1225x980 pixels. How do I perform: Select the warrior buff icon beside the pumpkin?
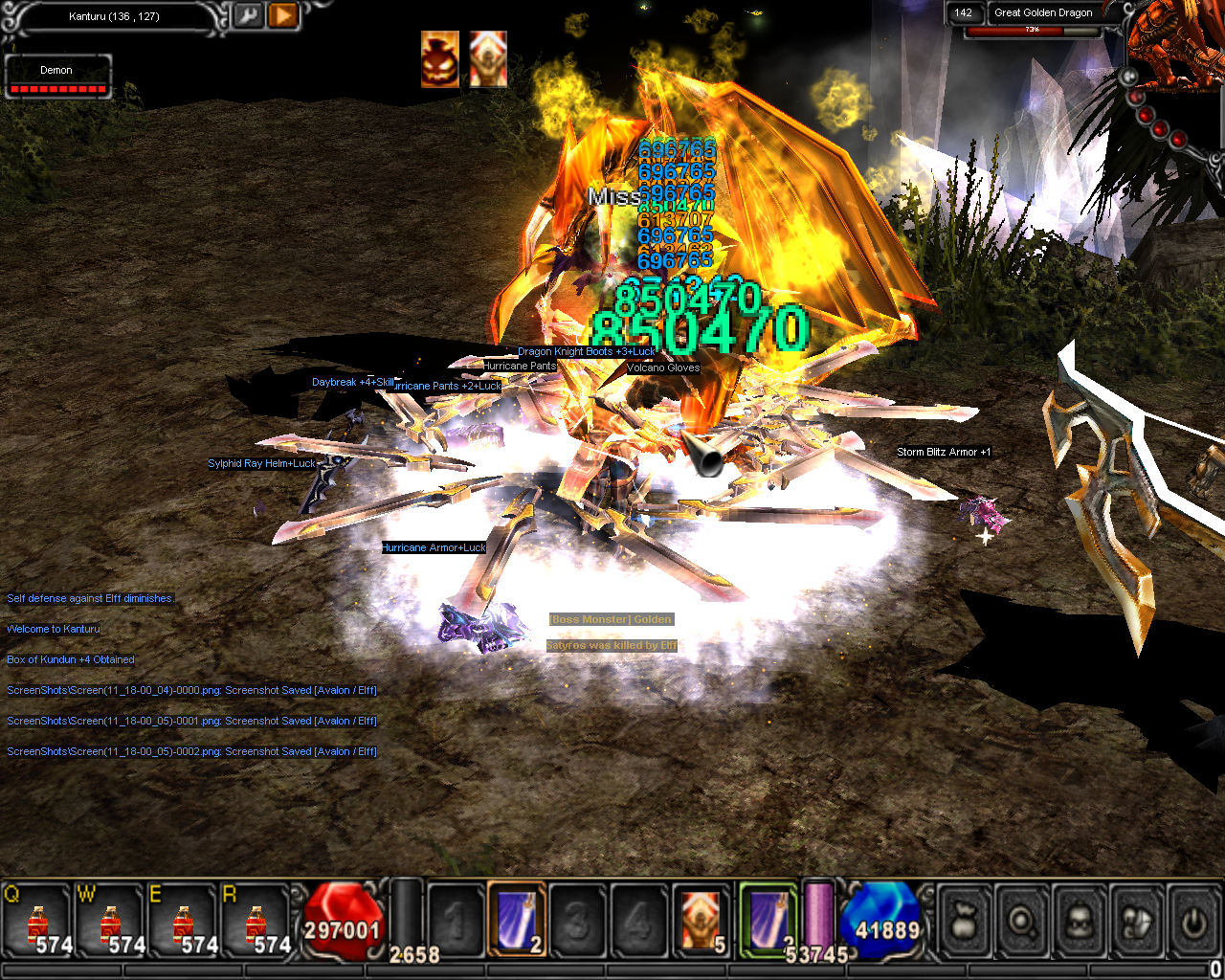click(x=488, y=59)
